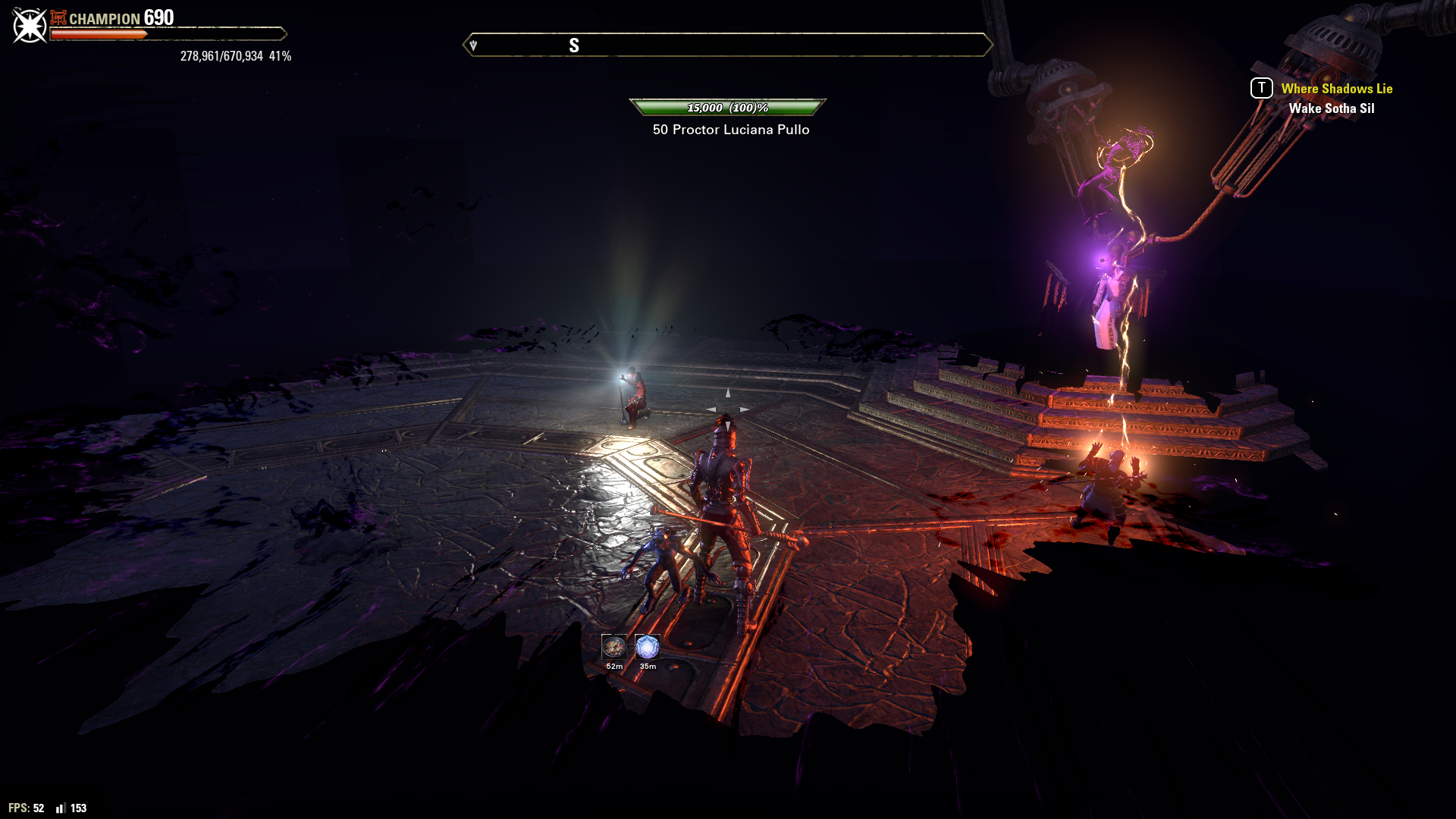Click the Champion star emblem icon

point(30,27)
